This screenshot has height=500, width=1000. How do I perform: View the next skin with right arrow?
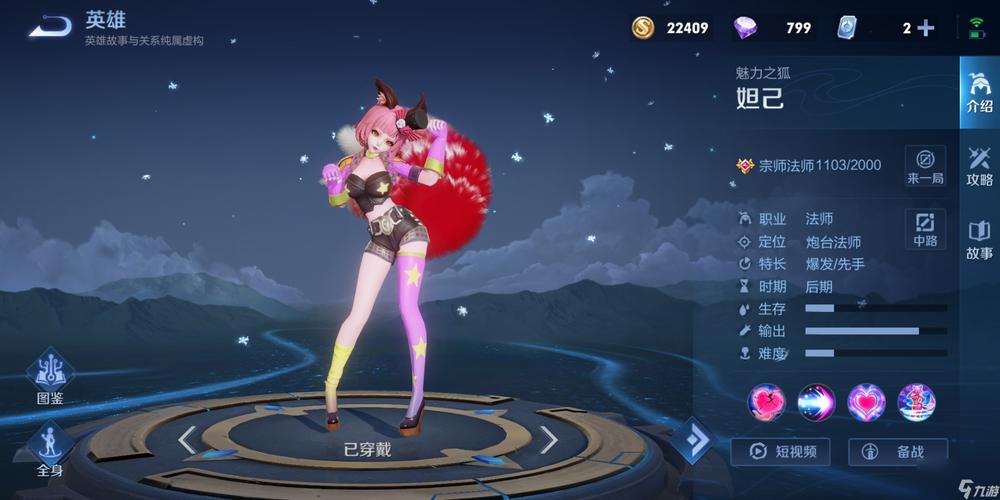coord(548,439)
